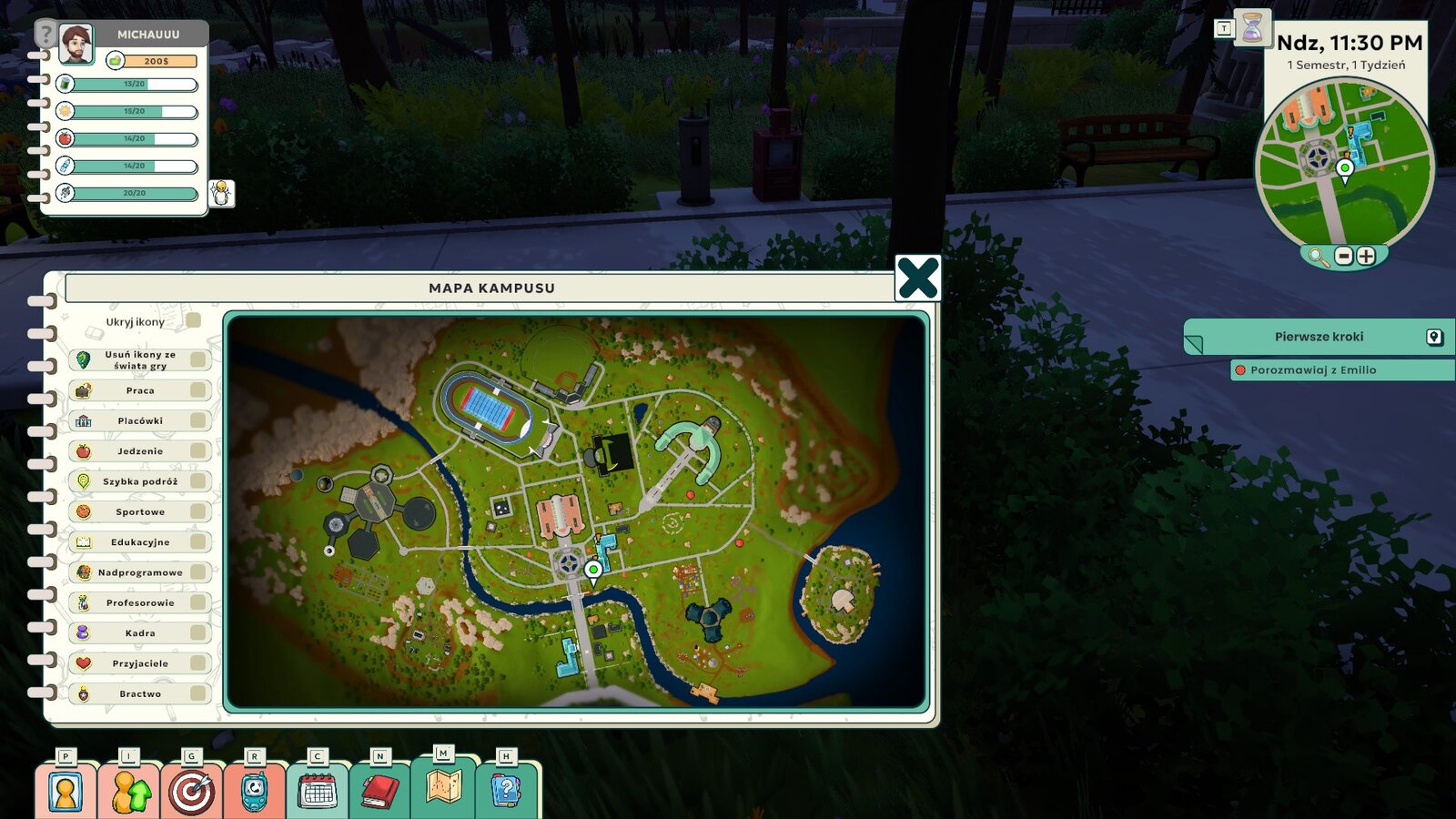Toggle the Placówki map filter
This screenshot has width=1456, height=819.
click(197, 420)
